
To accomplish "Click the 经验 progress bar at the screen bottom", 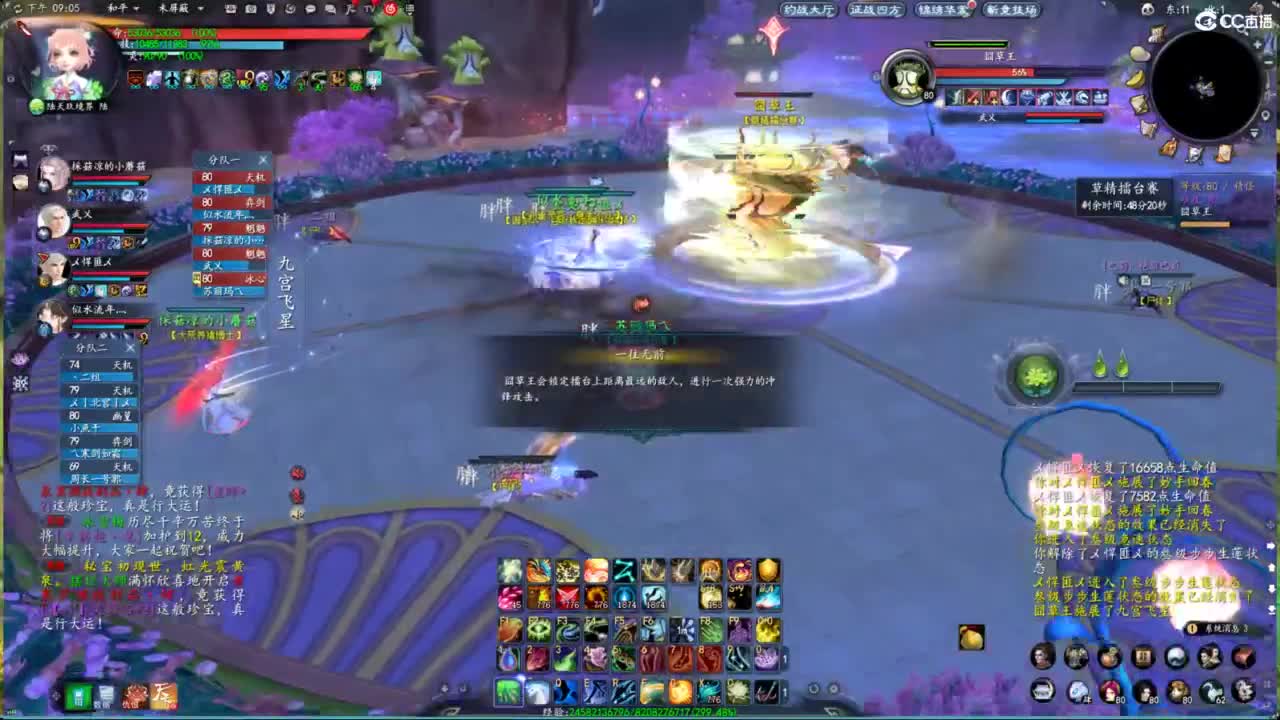I will [x=640, y=714].
